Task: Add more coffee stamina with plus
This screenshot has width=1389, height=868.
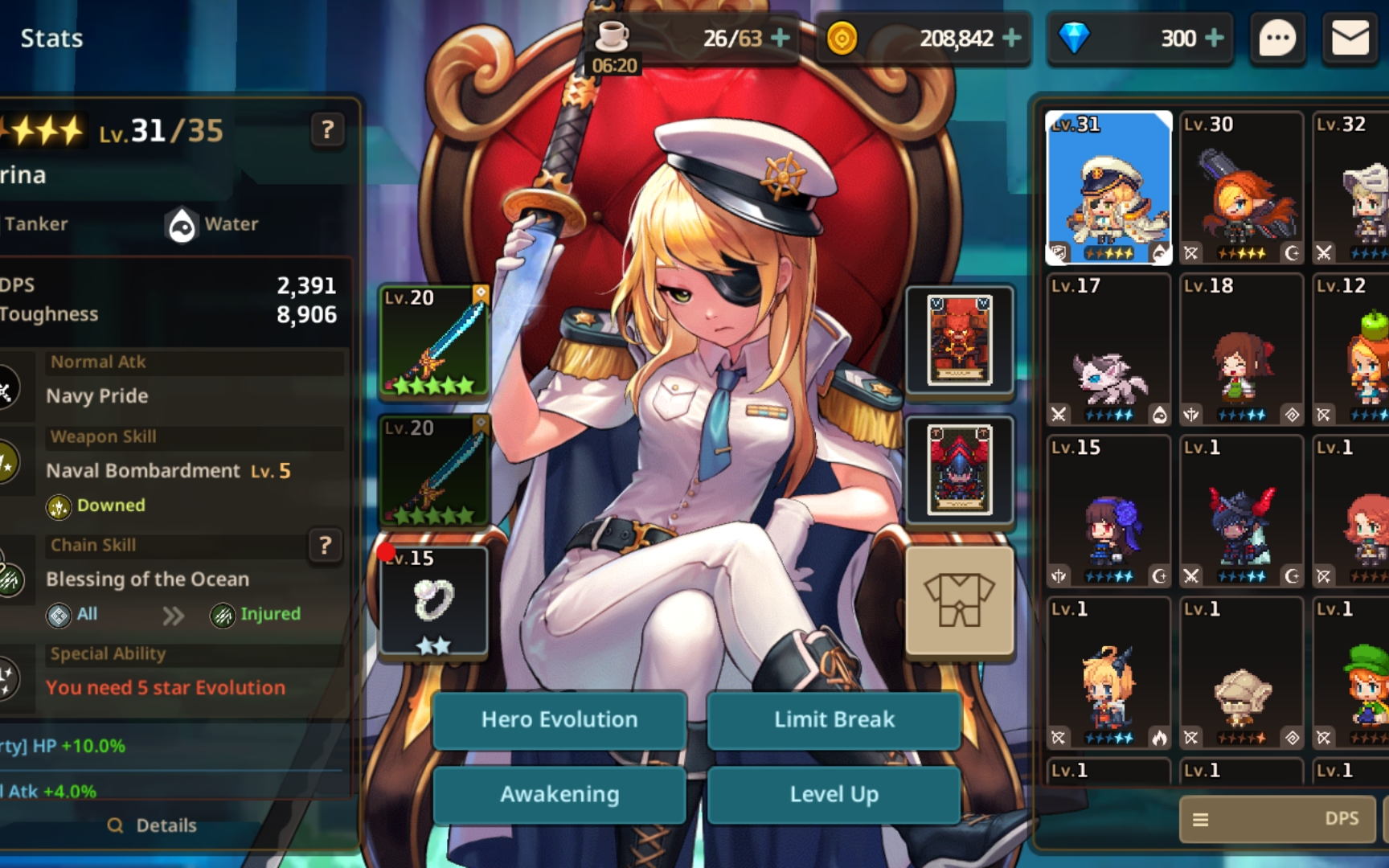Action: 780,38
